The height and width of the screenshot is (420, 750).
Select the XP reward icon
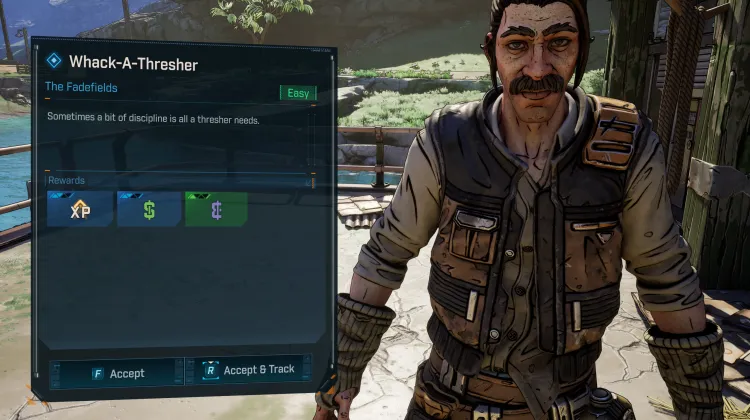tap(80, 210)
